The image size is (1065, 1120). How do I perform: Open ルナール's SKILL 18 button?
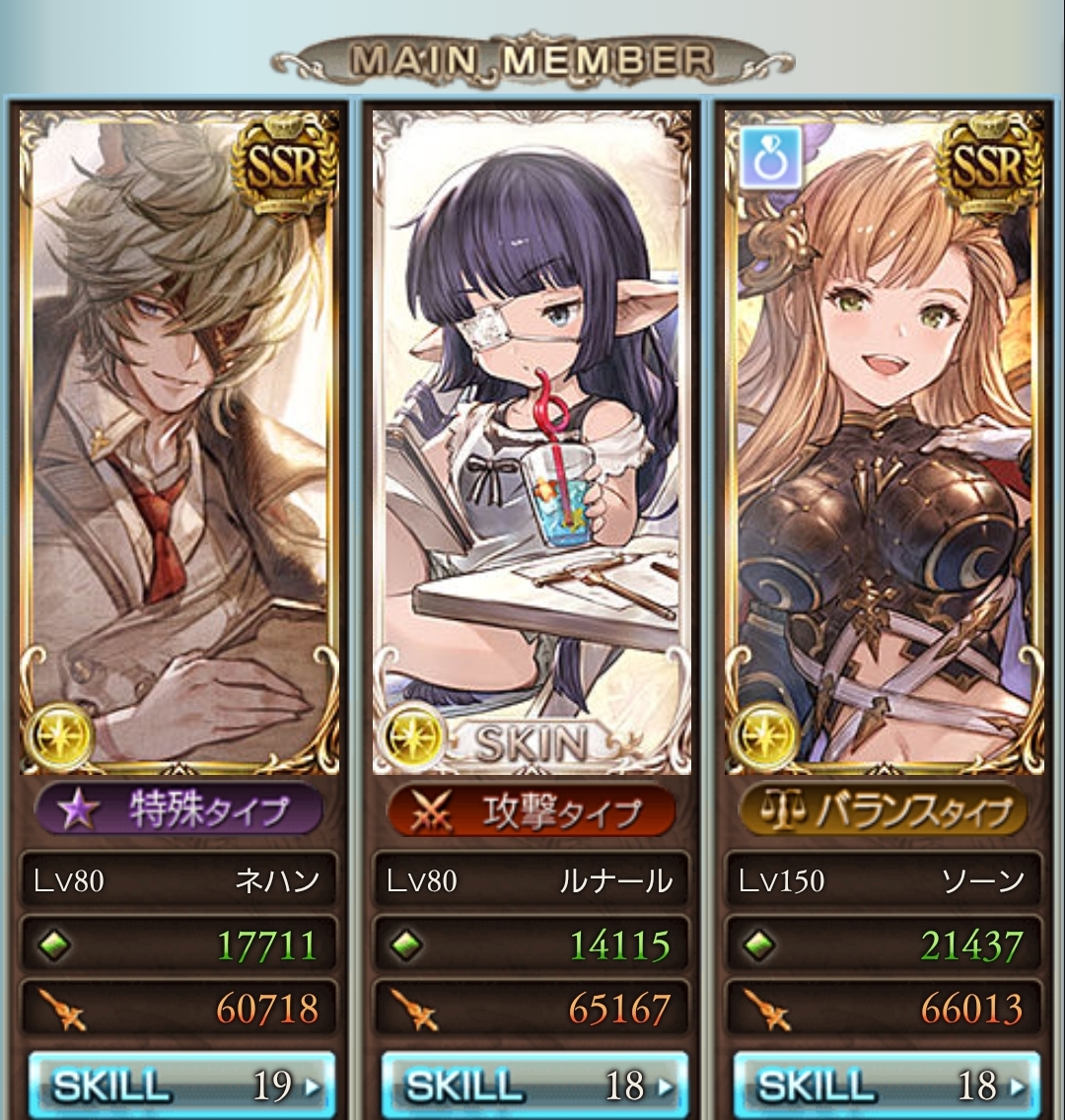point(533,1085)
